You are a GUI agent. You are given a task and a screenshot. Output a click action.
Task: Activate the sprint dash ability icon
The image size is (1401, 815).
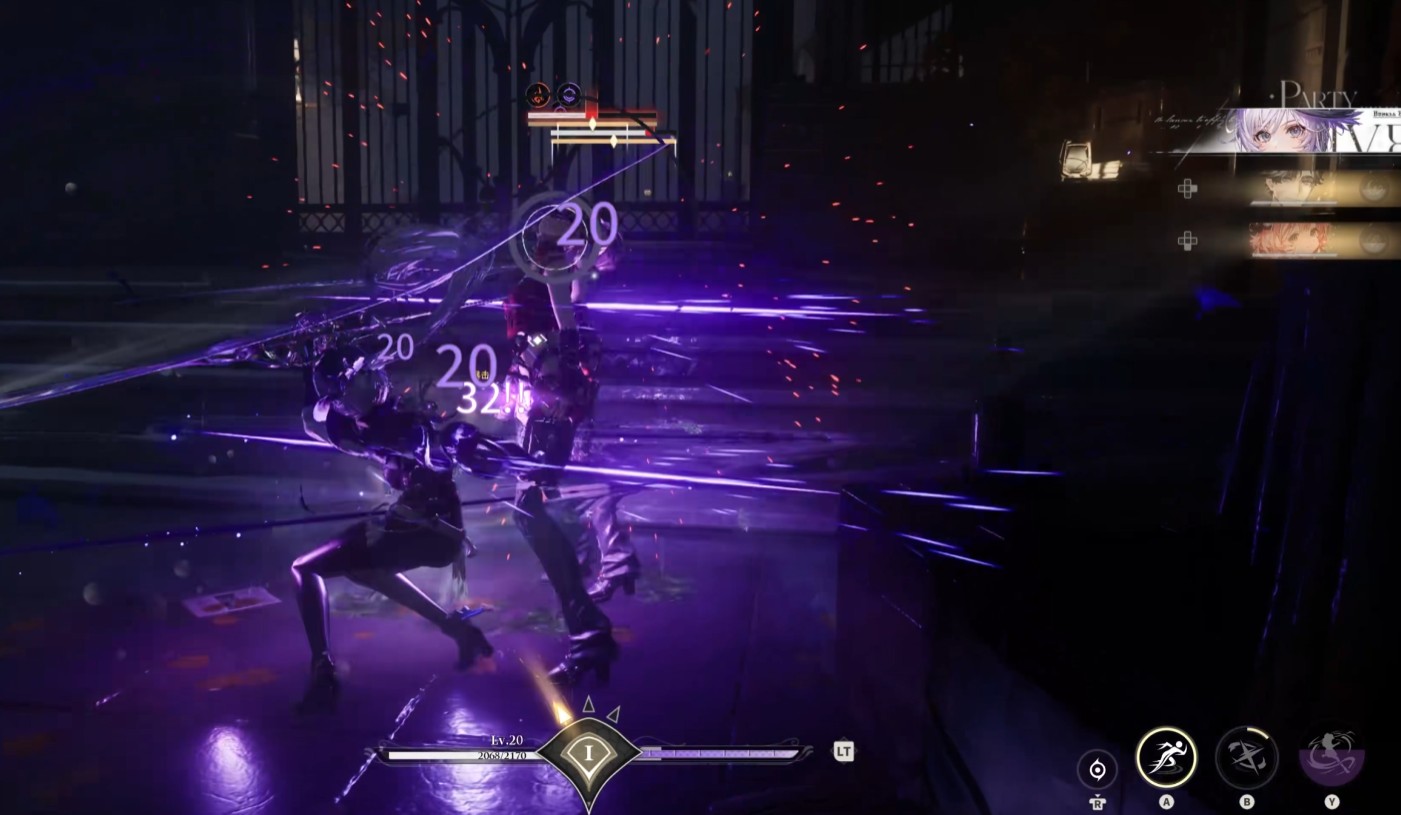click(x=1166, y=758)
